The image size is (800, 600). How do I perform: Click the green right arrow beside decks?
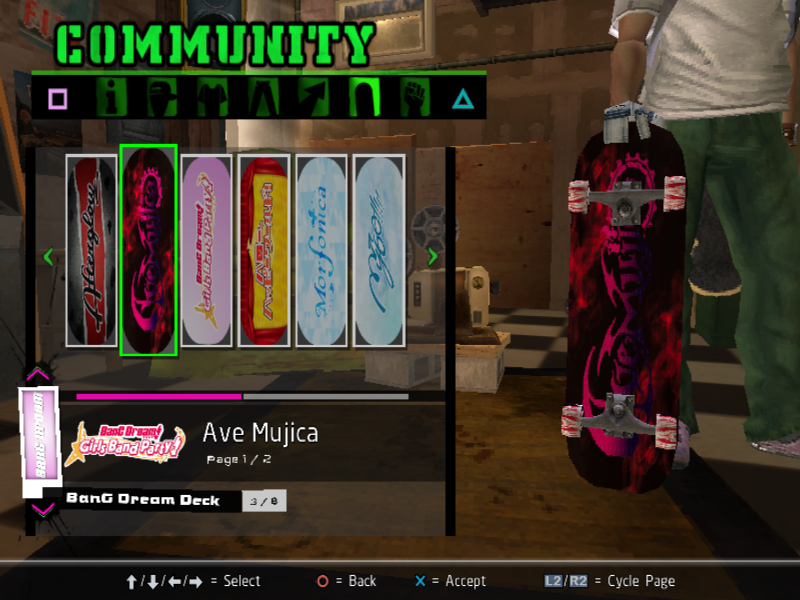432,257
